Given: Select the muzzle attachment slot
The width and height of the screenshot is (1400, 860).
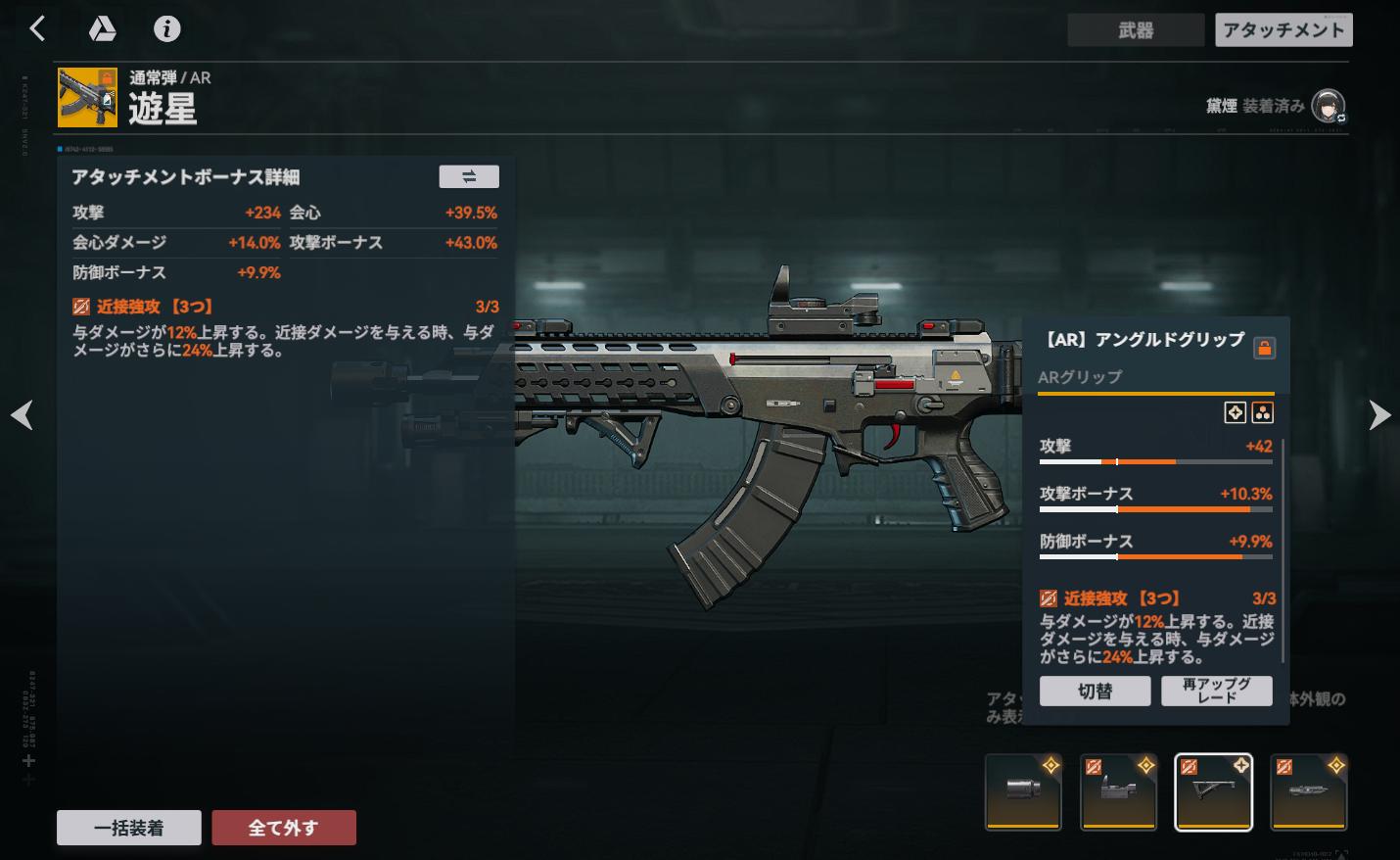Looking at the screenshot, I should 1022,791.
